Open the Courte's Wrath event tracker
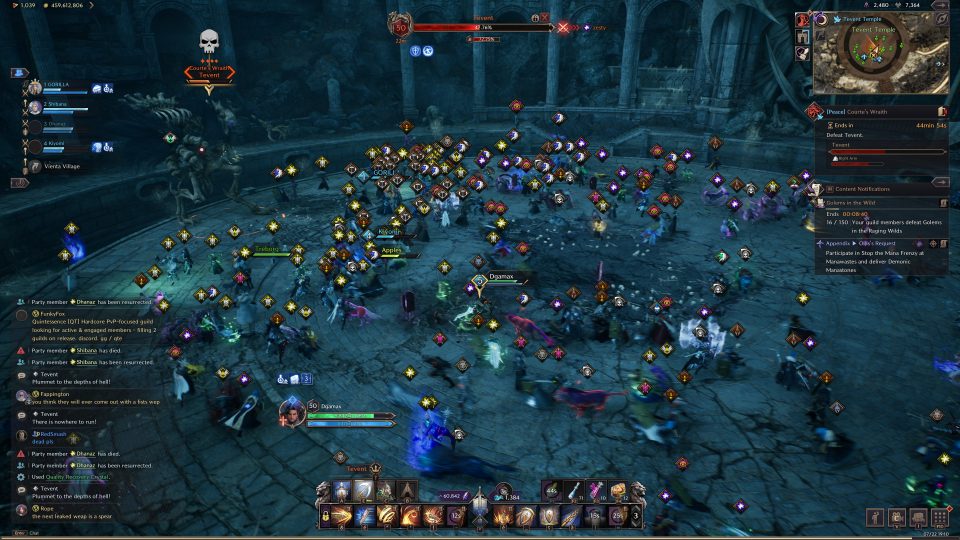Screen dimensions: 960x540 880,112
